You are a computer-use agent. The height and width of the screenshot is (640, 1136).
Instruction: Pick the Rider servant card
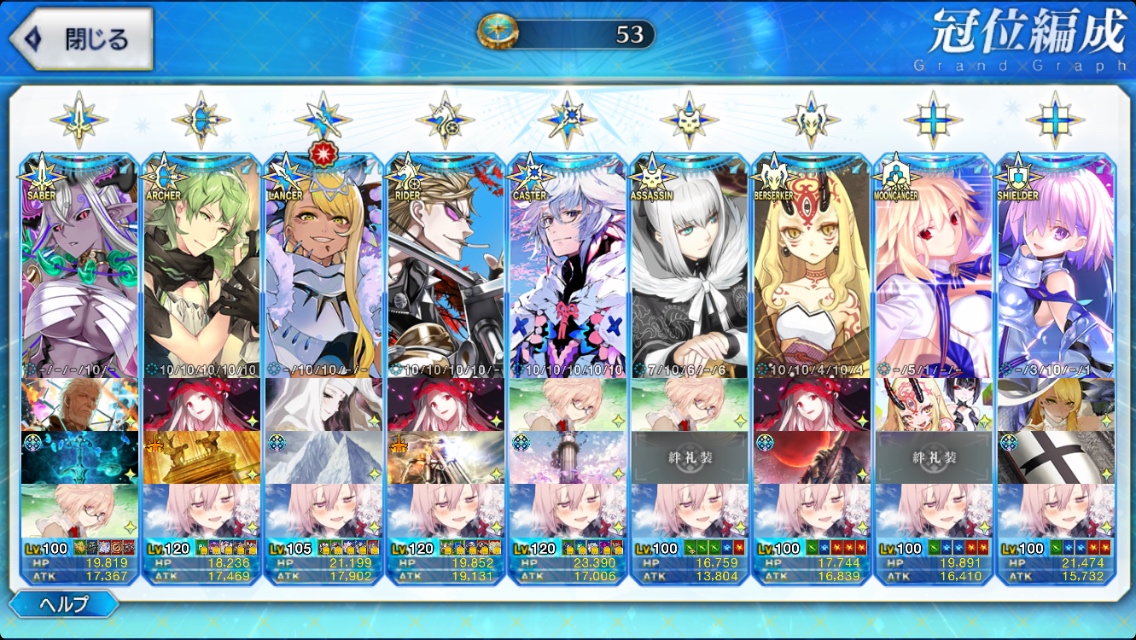446,270
